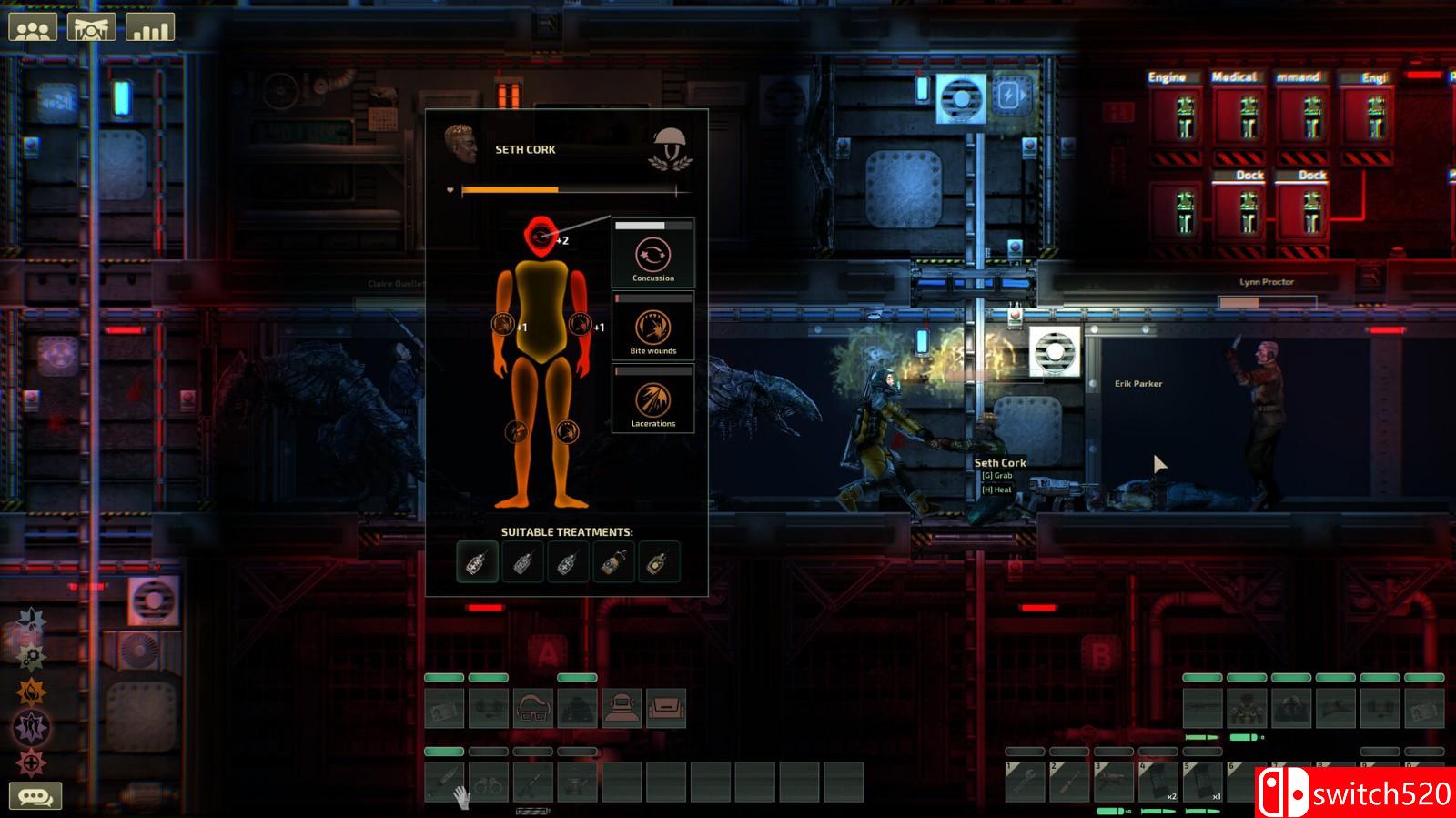This screenshot has width=1456, height=818.
Task: Open the bar-chart stats panel top-left
Action: click(151, 26)
